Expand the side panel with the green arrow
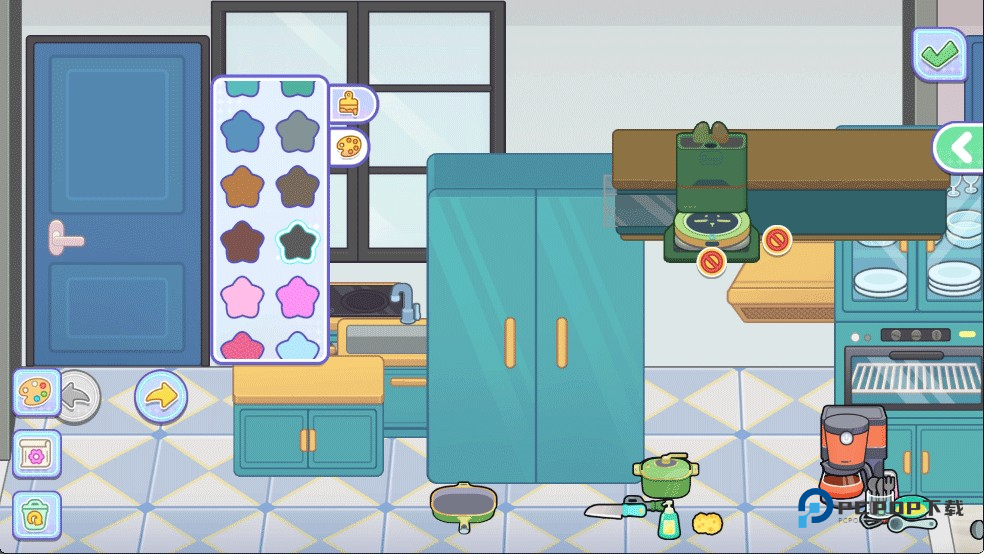The width and height of the screenshot is (984, 554). pos(959,148)
